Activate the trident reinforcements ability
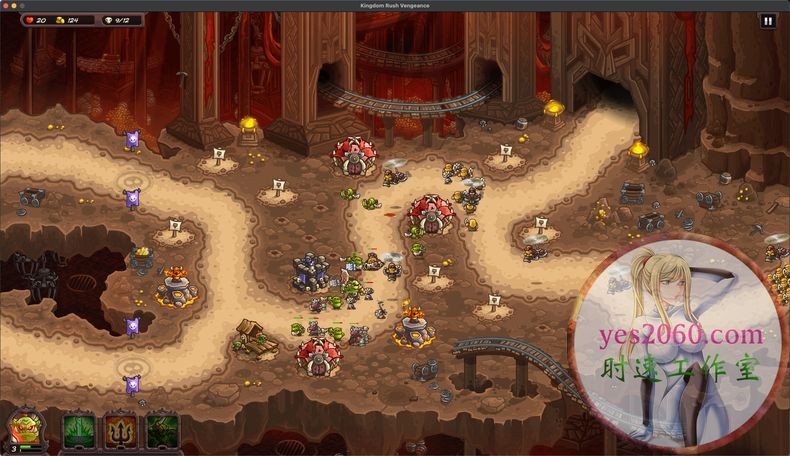This screenshot has height=456, width=790. (x=120, y=432)
